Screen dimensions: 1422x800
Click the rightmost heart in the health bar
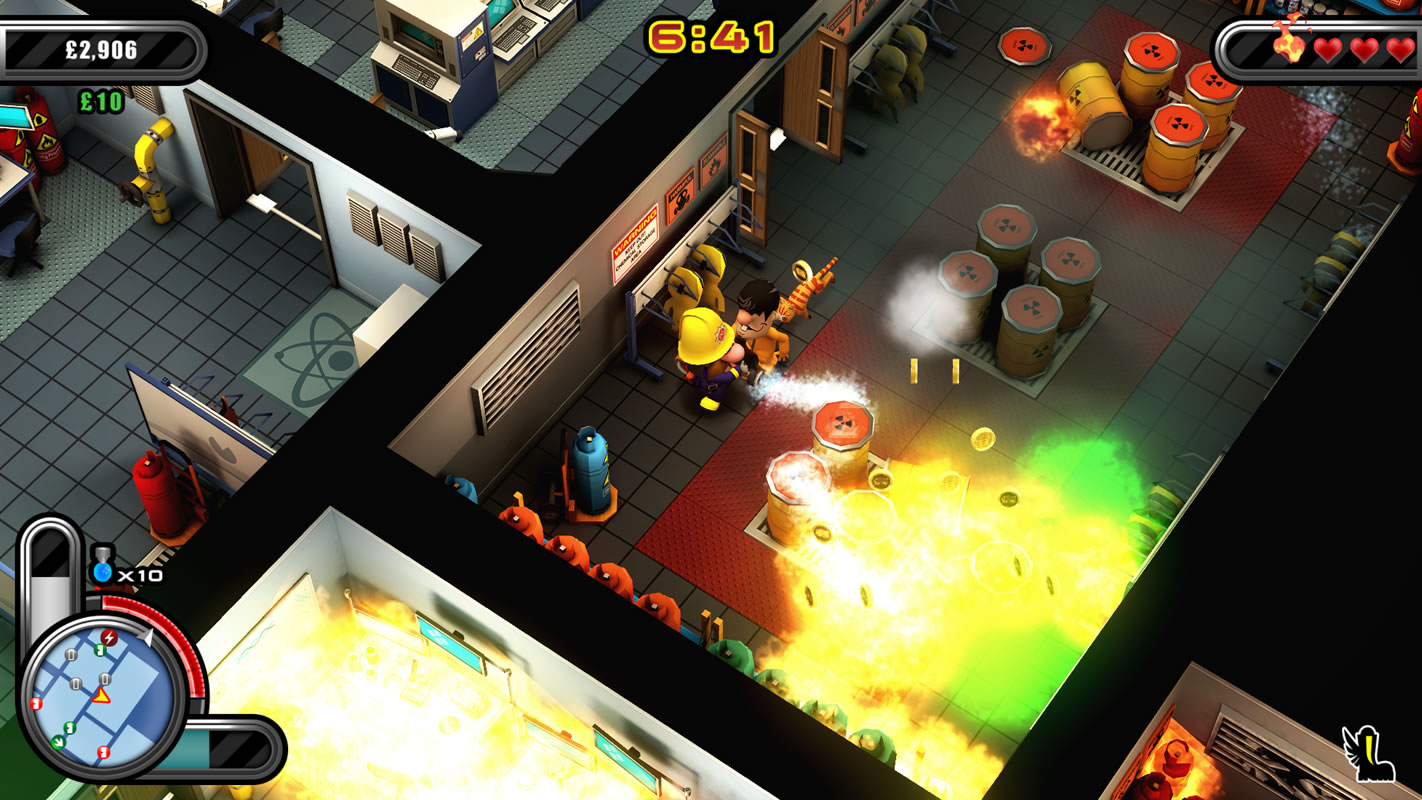click(x=1403, y=48)
